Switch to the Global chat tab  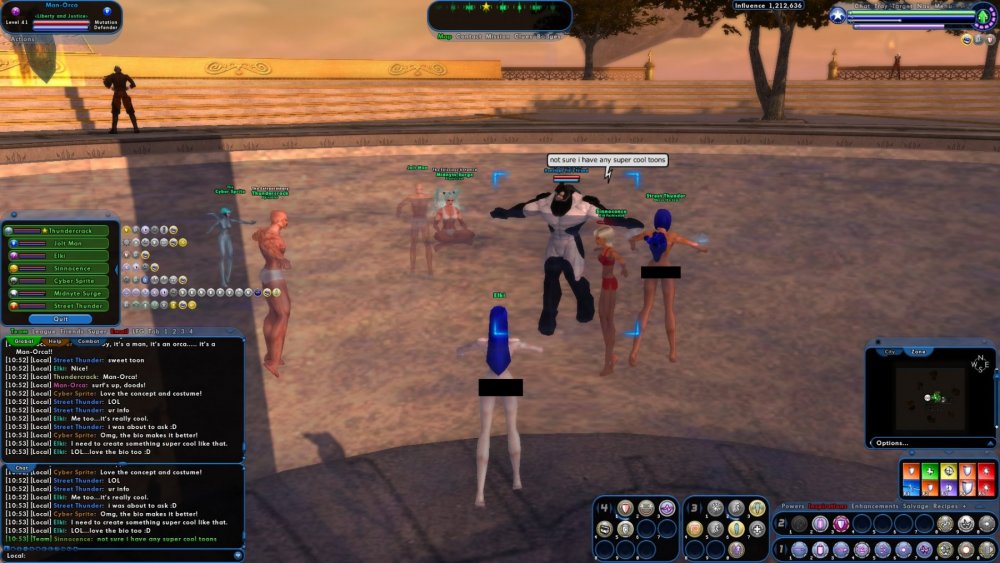[x=24, y=341]
